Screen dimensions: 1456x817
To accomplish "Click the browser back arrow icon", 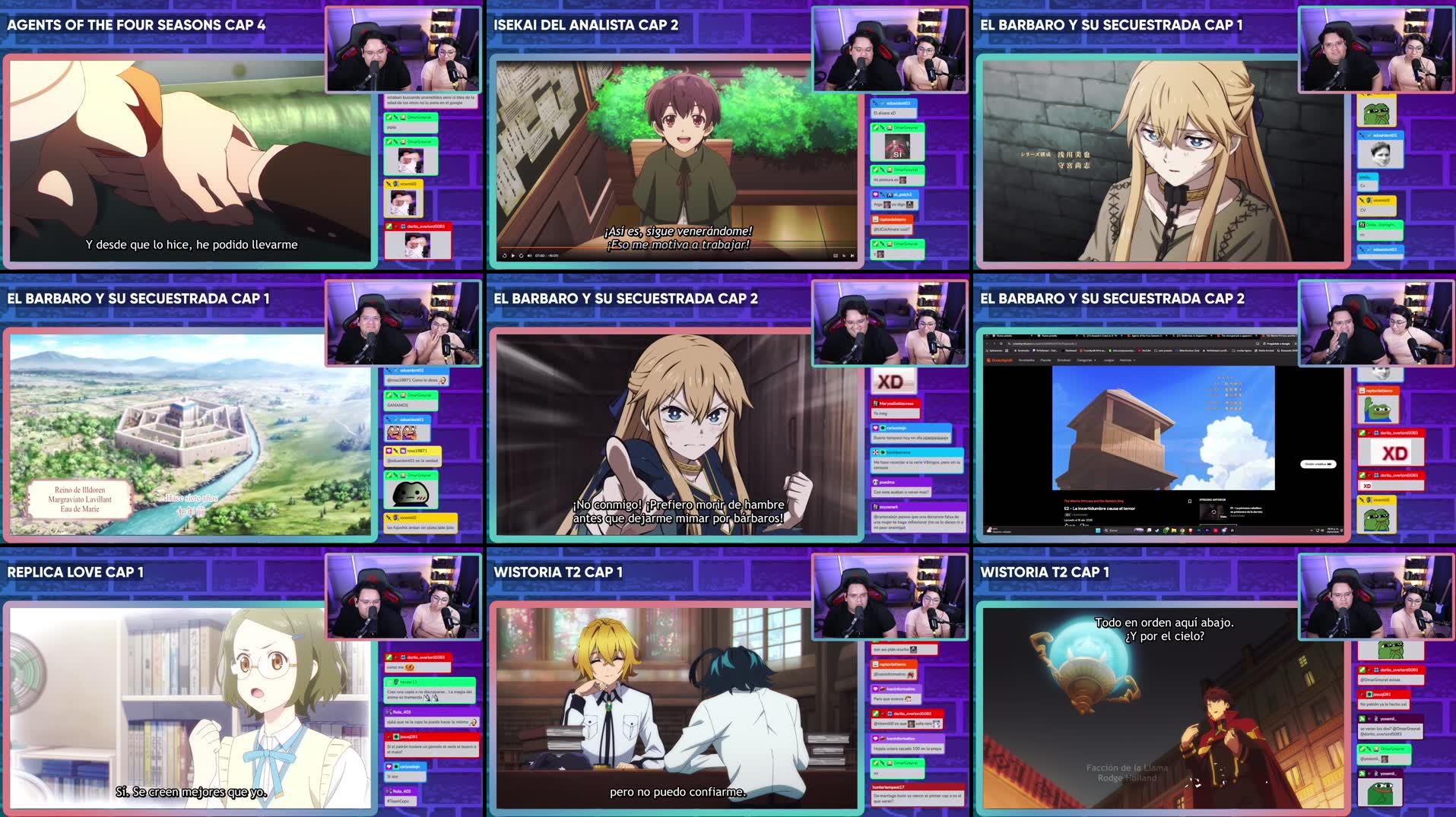I will tap(988, 344).
